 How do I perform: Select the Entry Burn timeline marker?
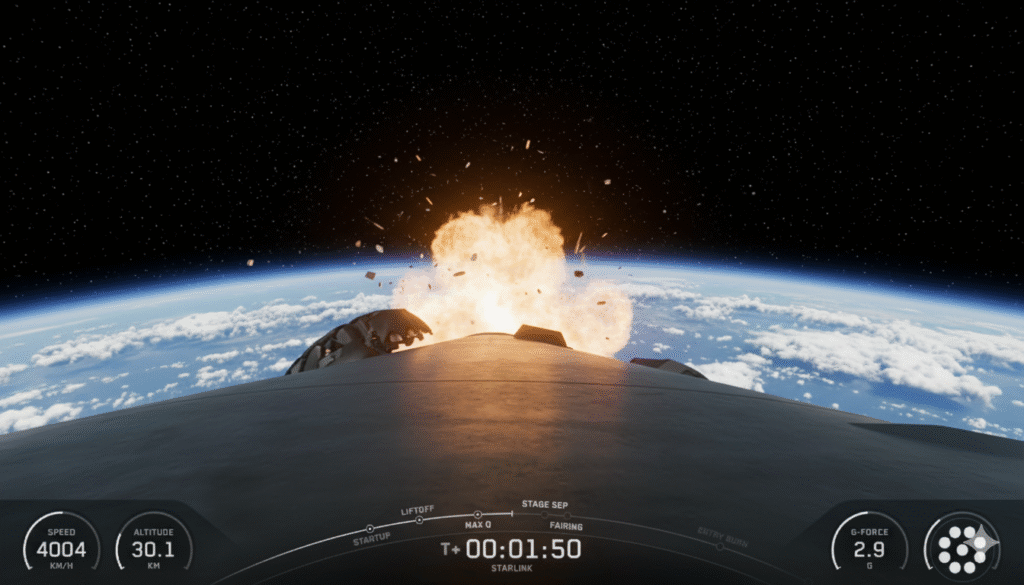pos(719,546)
